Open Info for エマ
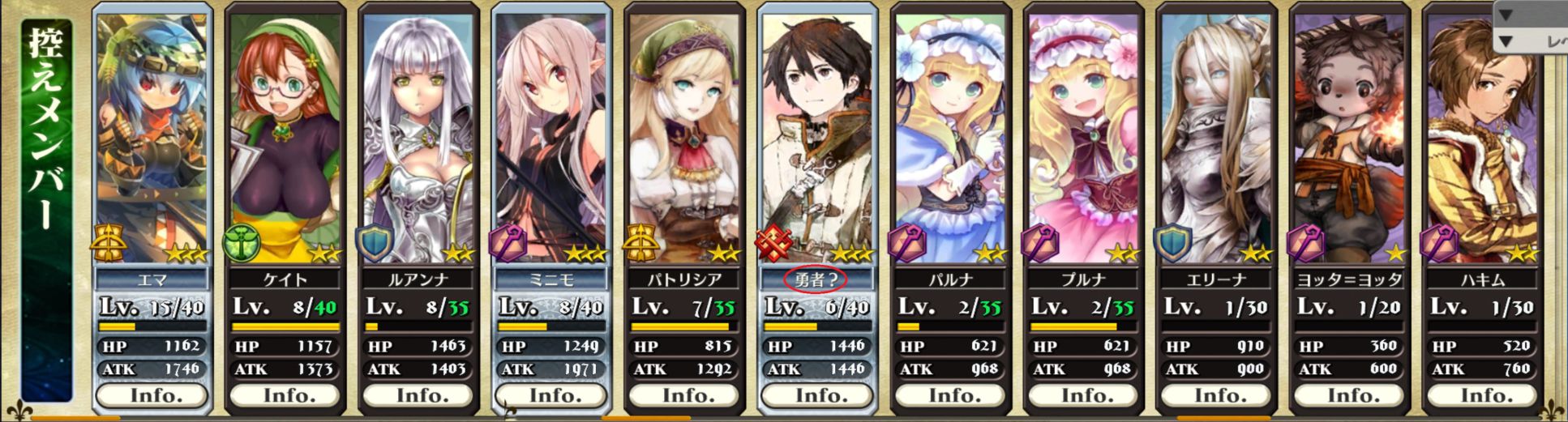Viewport: 1568px width, 422px height. pos(152,395)
